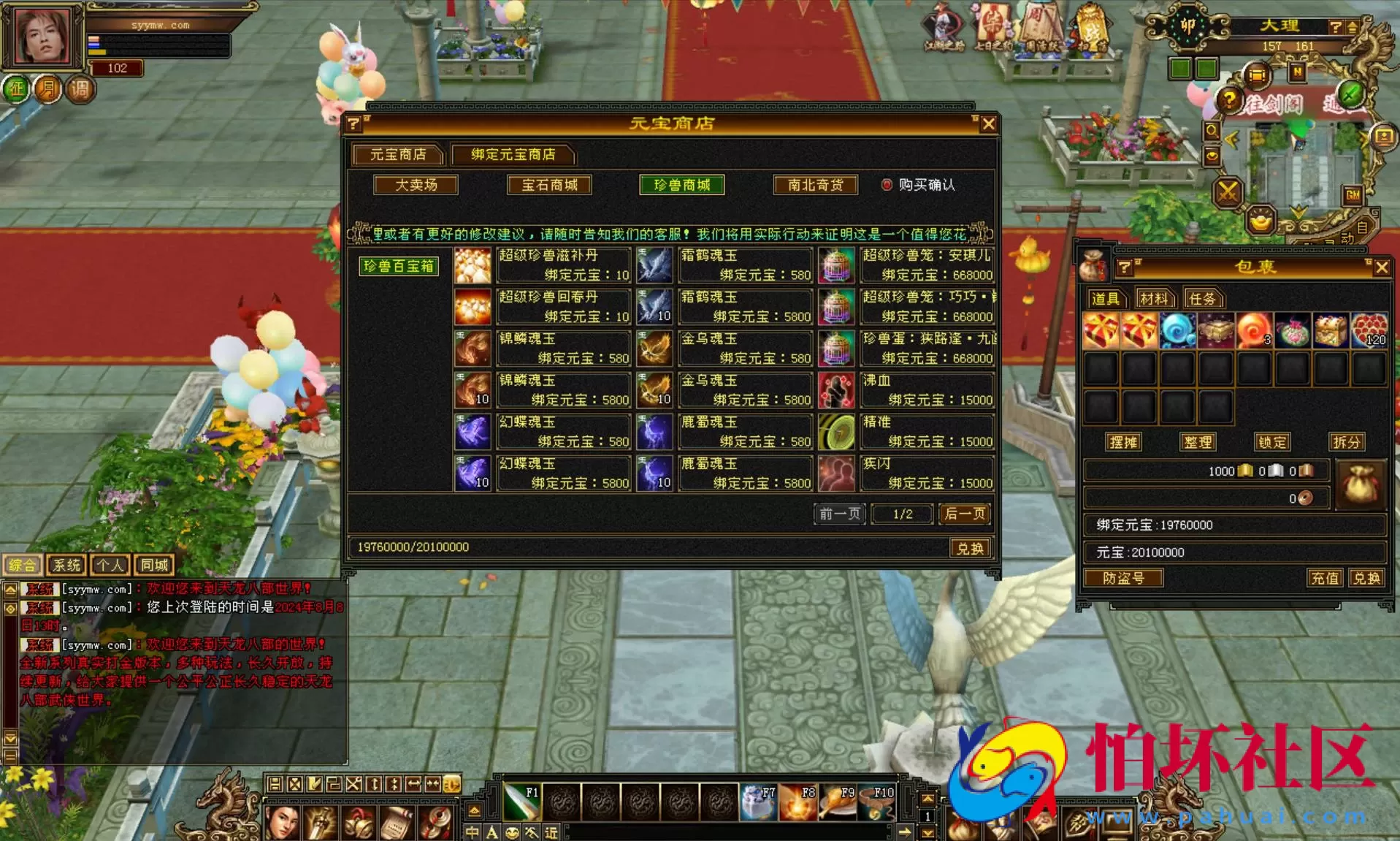1400x841 pixels.
Task: Open the question mark help icon above the minimap
Action: pyautogui.click(x=1229, y=99)
